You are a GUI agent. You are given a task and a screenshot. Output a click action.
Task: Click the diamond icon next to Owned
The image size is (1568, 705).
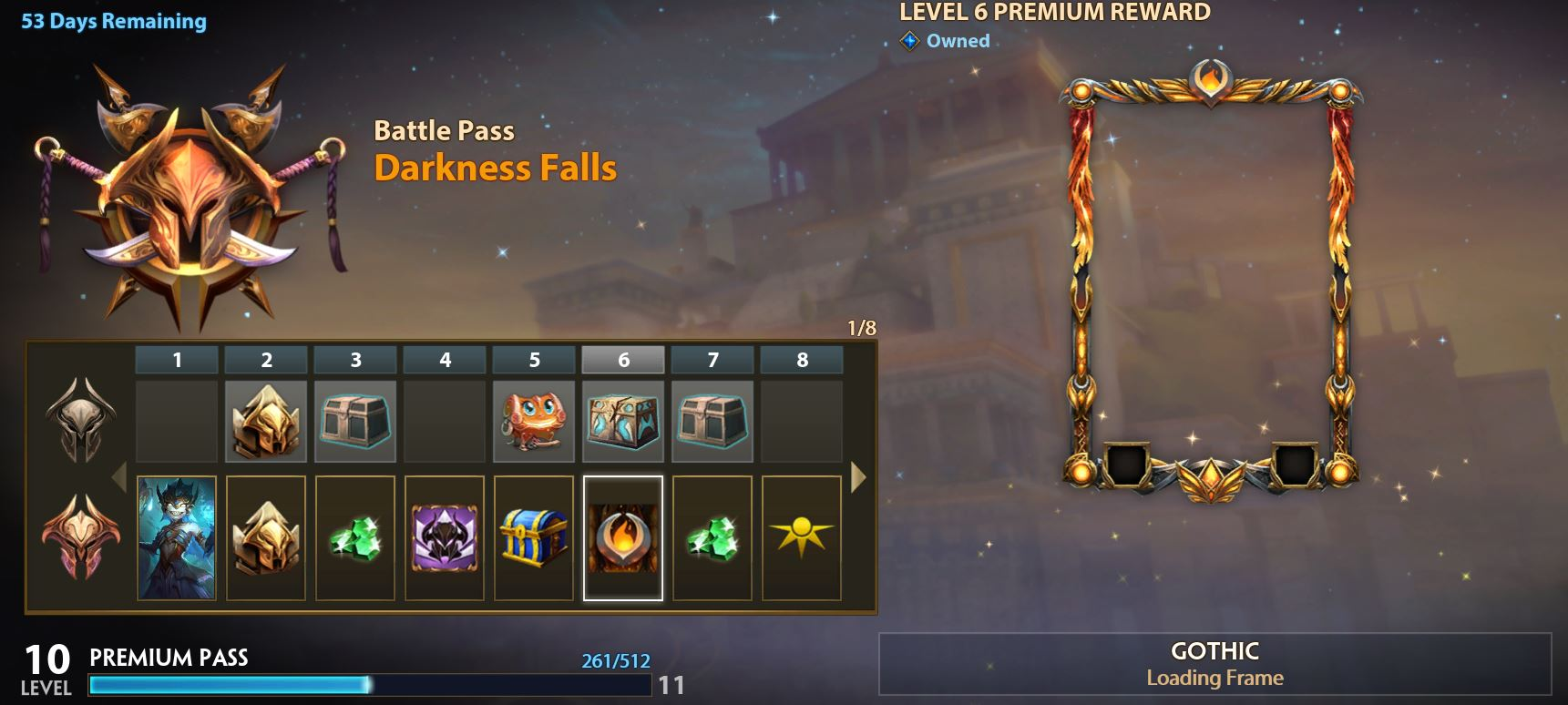click(x=908, y=40)
